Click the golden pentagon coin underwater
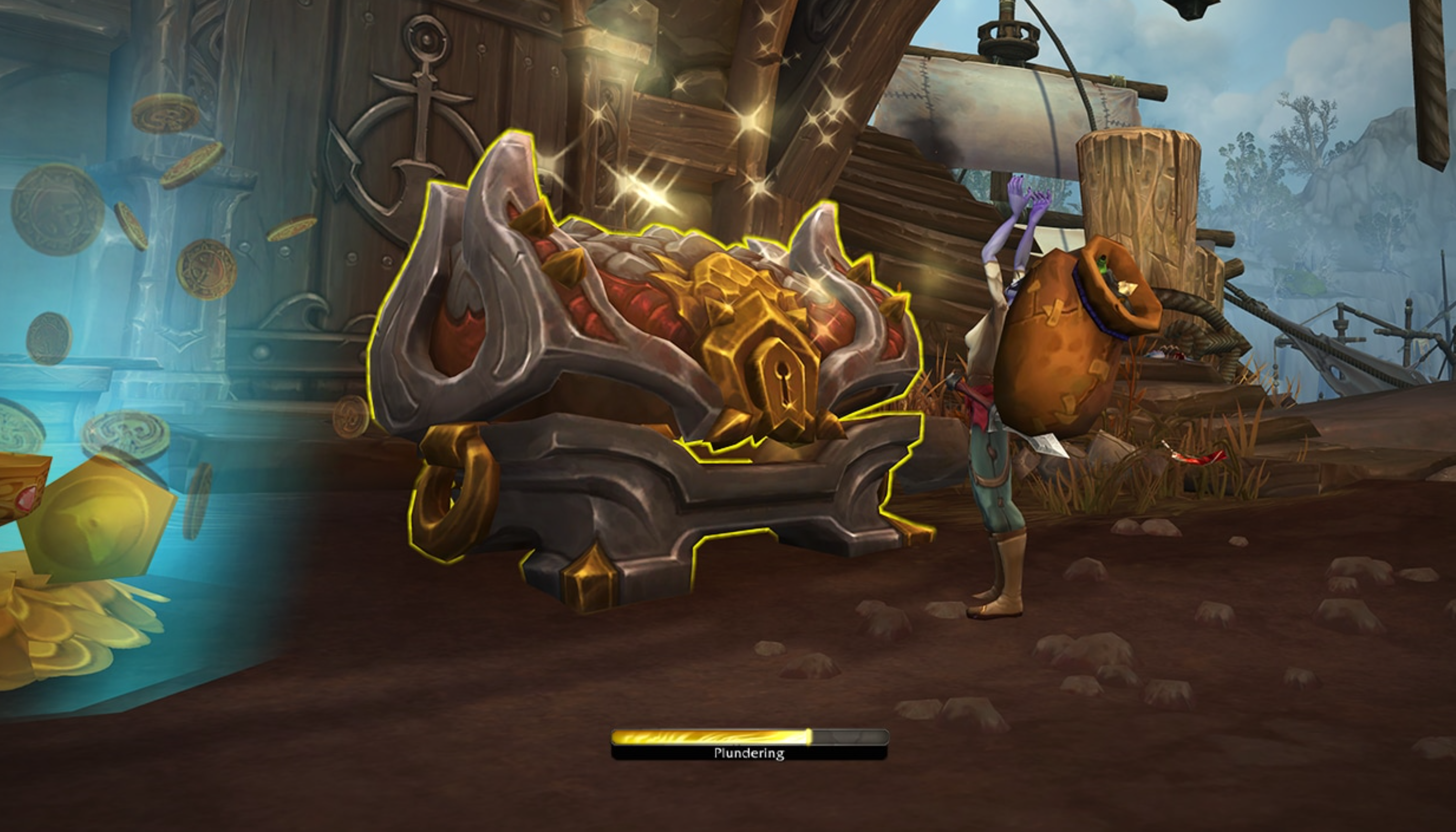 [97, 520]
